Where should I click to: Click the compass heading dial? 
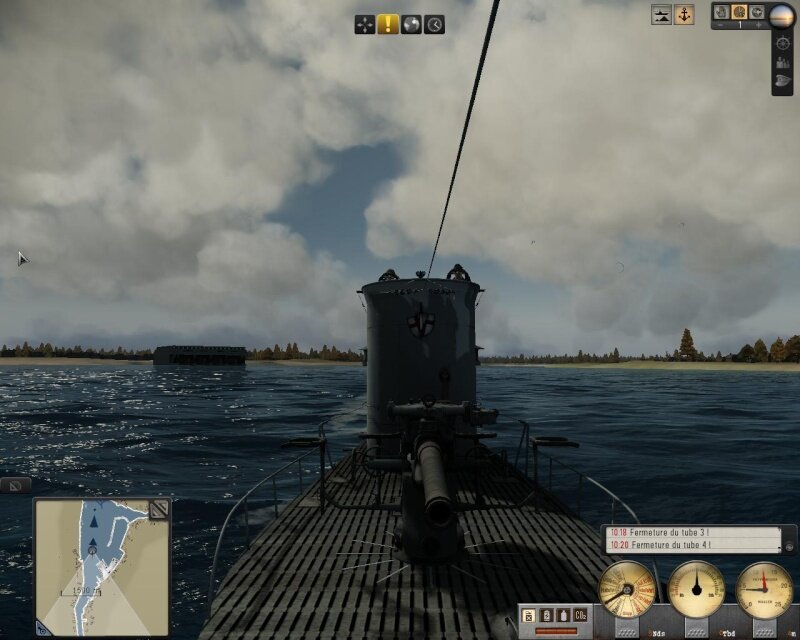[x=696, y=589]
